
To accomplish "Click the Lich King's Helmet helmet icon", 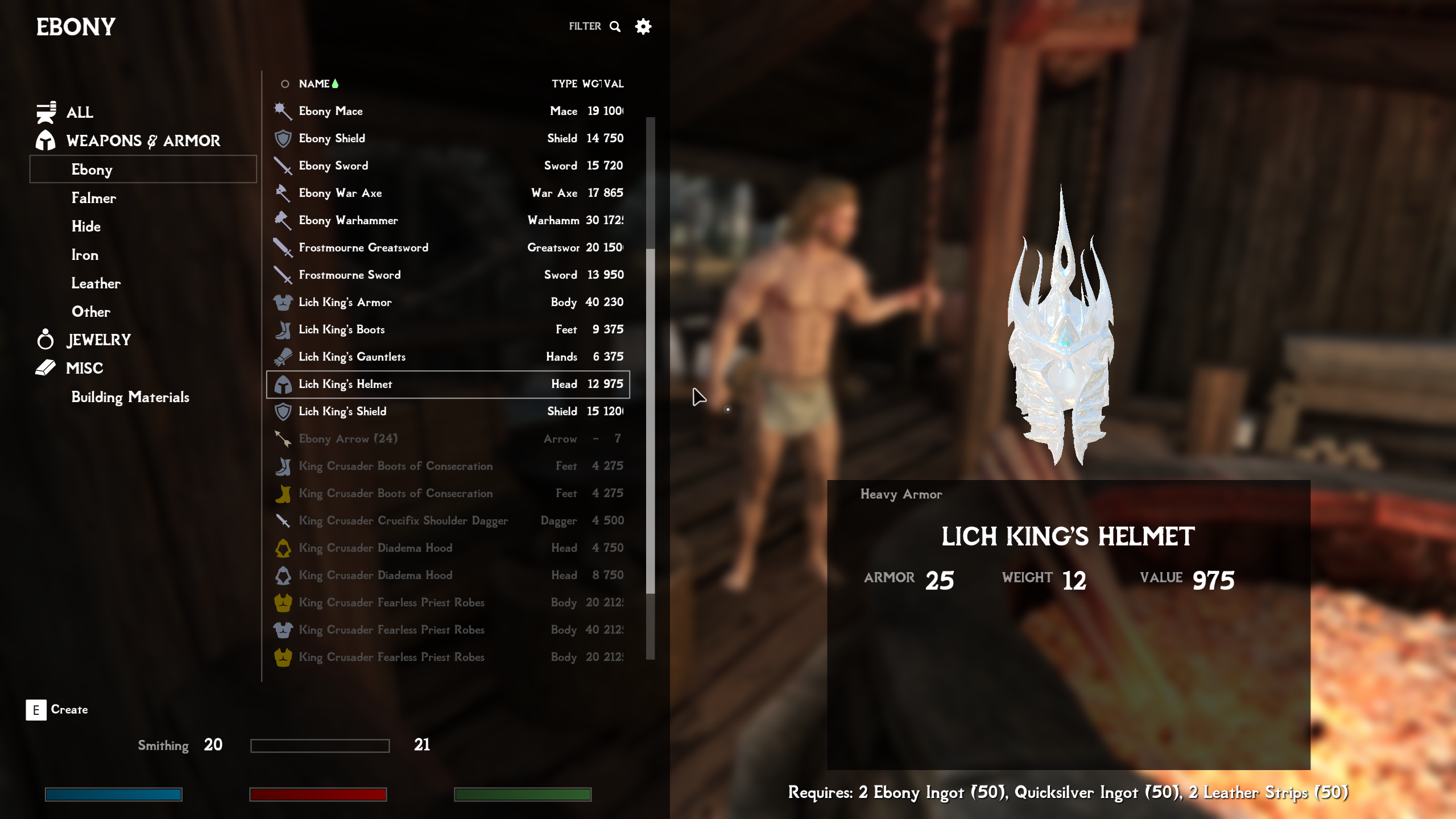I will point(284,384).
